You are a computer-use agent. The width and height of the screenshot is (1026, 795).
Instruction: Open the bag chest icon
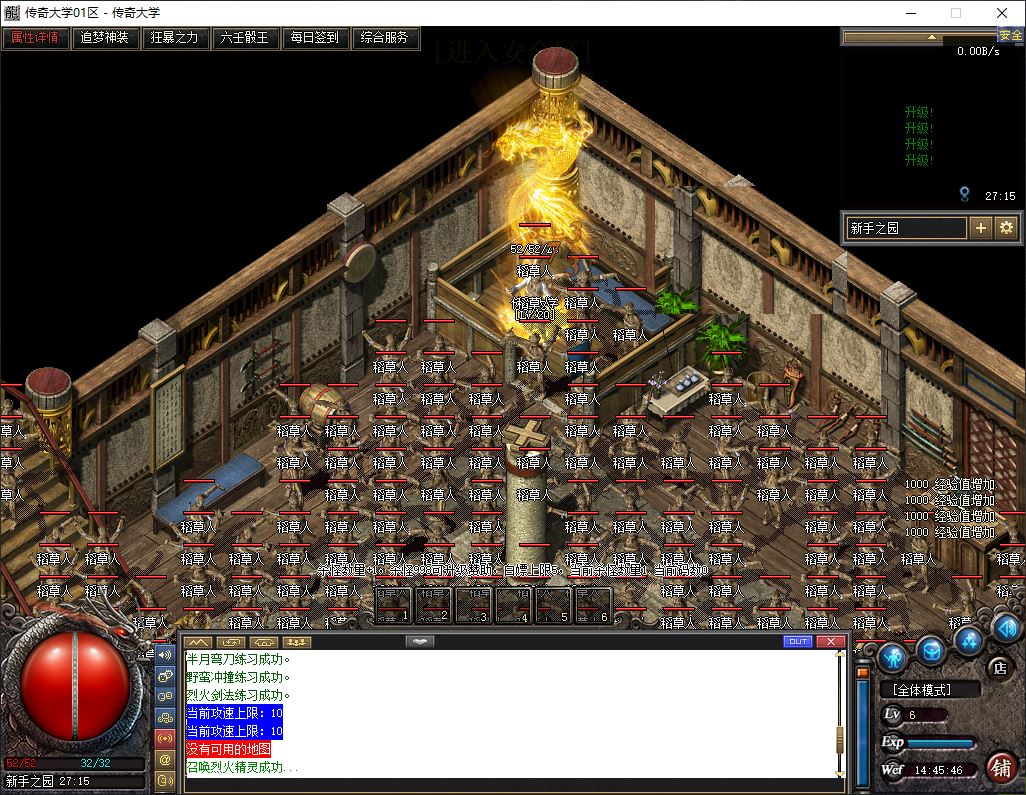pos(931,651)
